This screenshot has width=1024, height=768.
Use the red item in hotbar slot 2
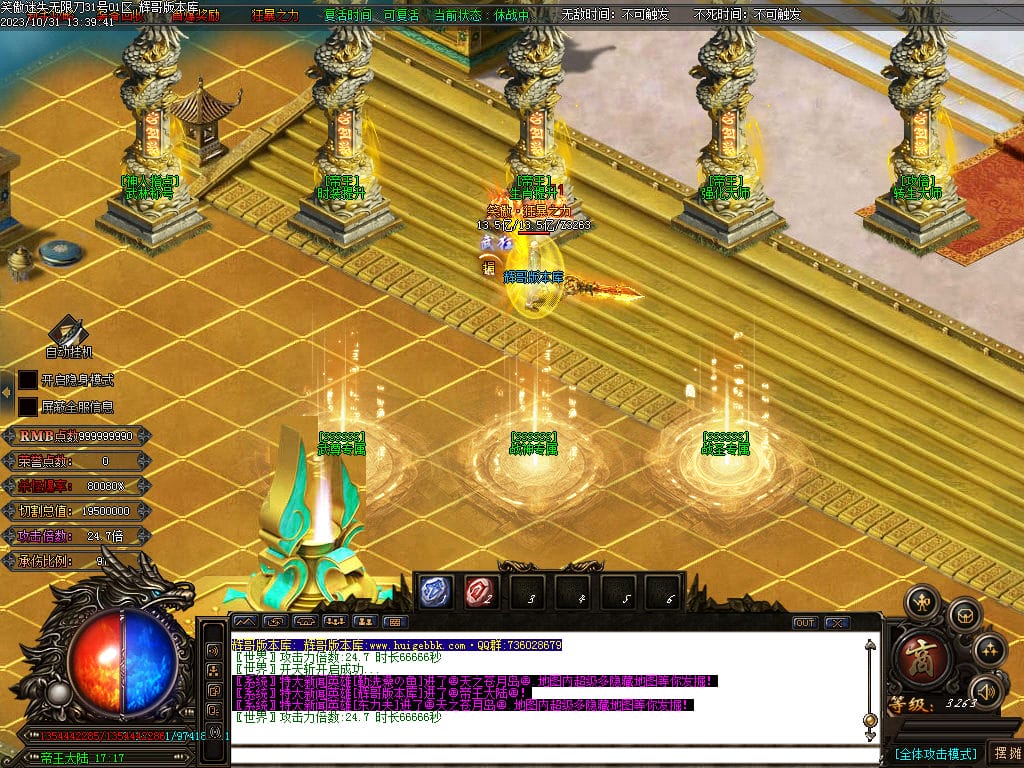point(479,592)
